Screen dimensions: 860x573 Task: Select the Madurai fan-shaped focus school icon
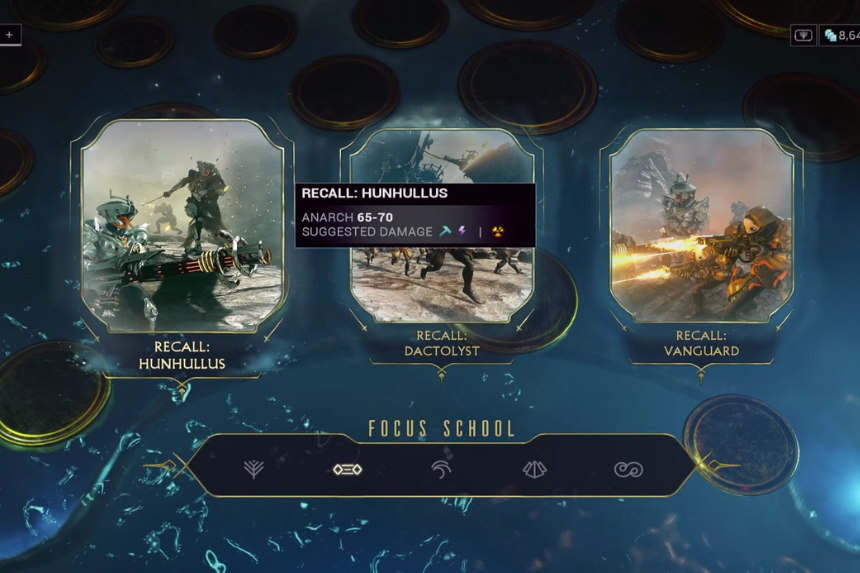tap(253, 469)
